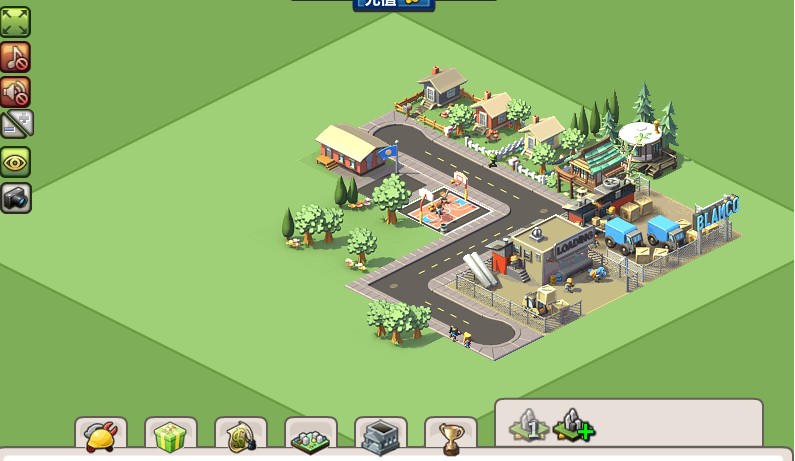The height and width of the screenshot is (461, 795).
Task: Click the add land plot plus icon
Action: [573, 425]
